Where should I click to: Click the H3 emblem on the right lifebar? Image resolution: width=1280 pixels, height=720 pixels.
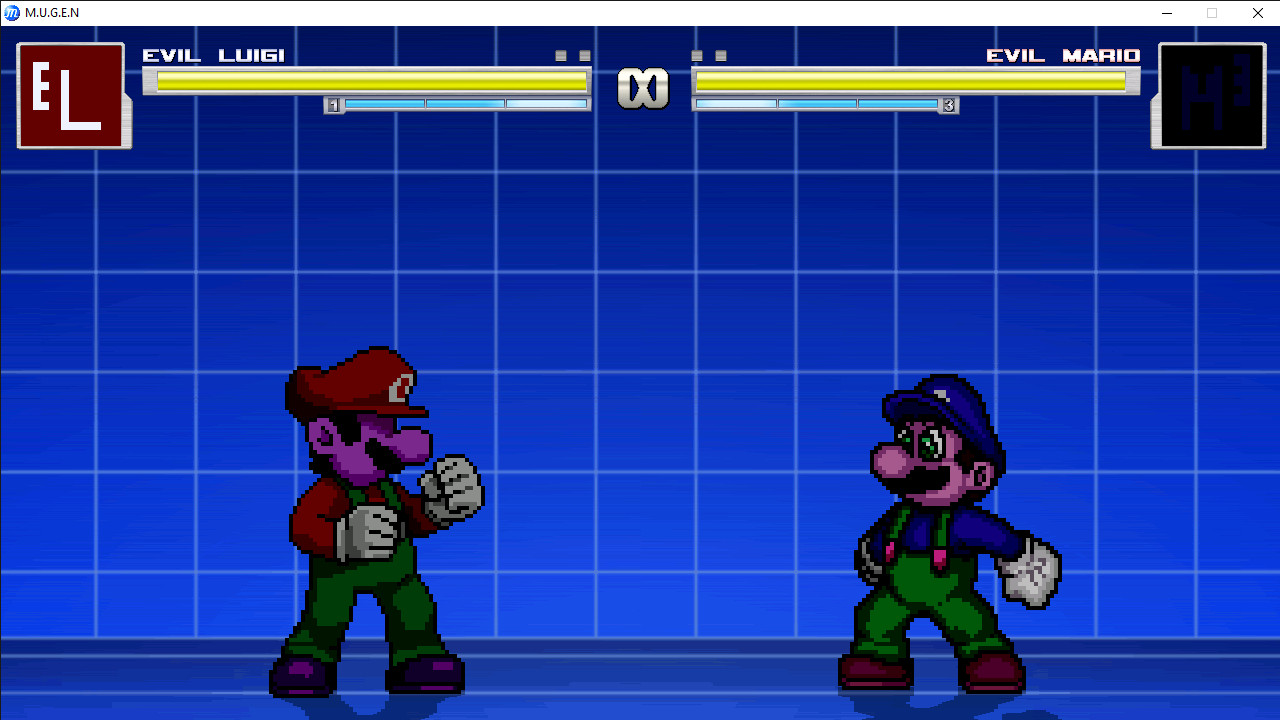point(1208,95)
